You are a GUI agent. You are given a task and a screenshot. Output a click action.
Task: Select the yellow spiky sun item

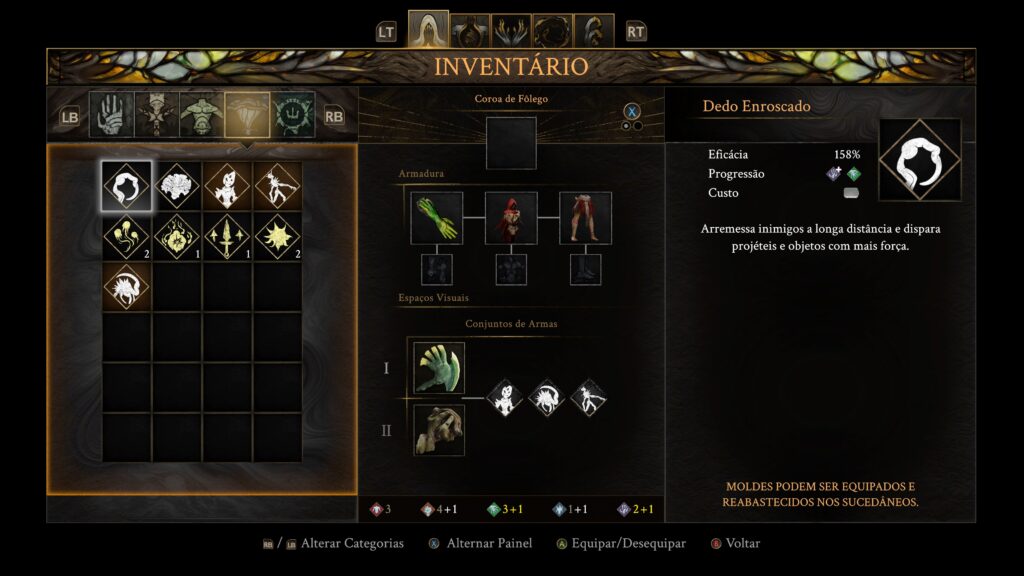pyautogui.click(x=277, y=236)
